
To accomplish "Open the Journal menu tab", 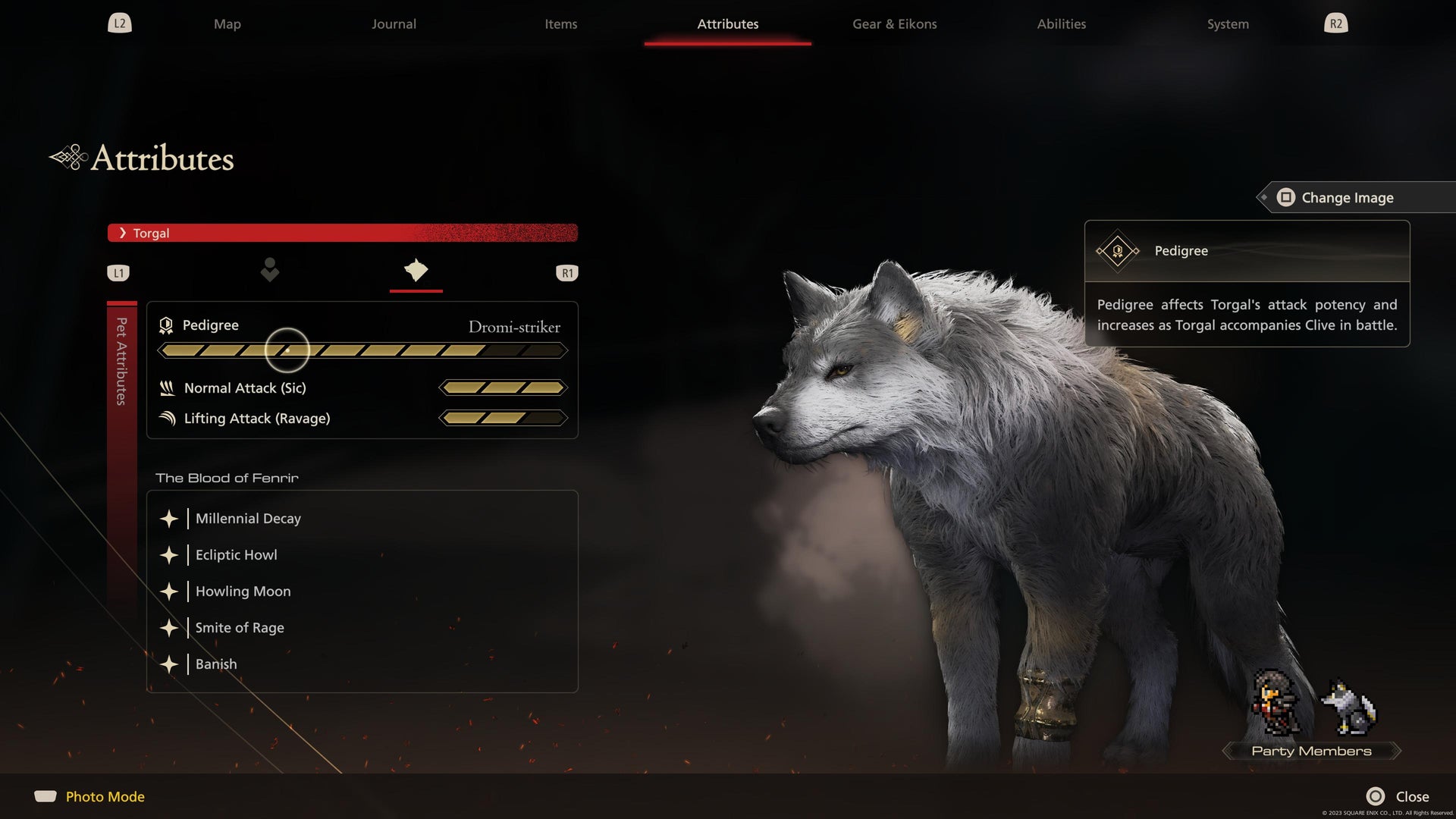I will (393, 24).
